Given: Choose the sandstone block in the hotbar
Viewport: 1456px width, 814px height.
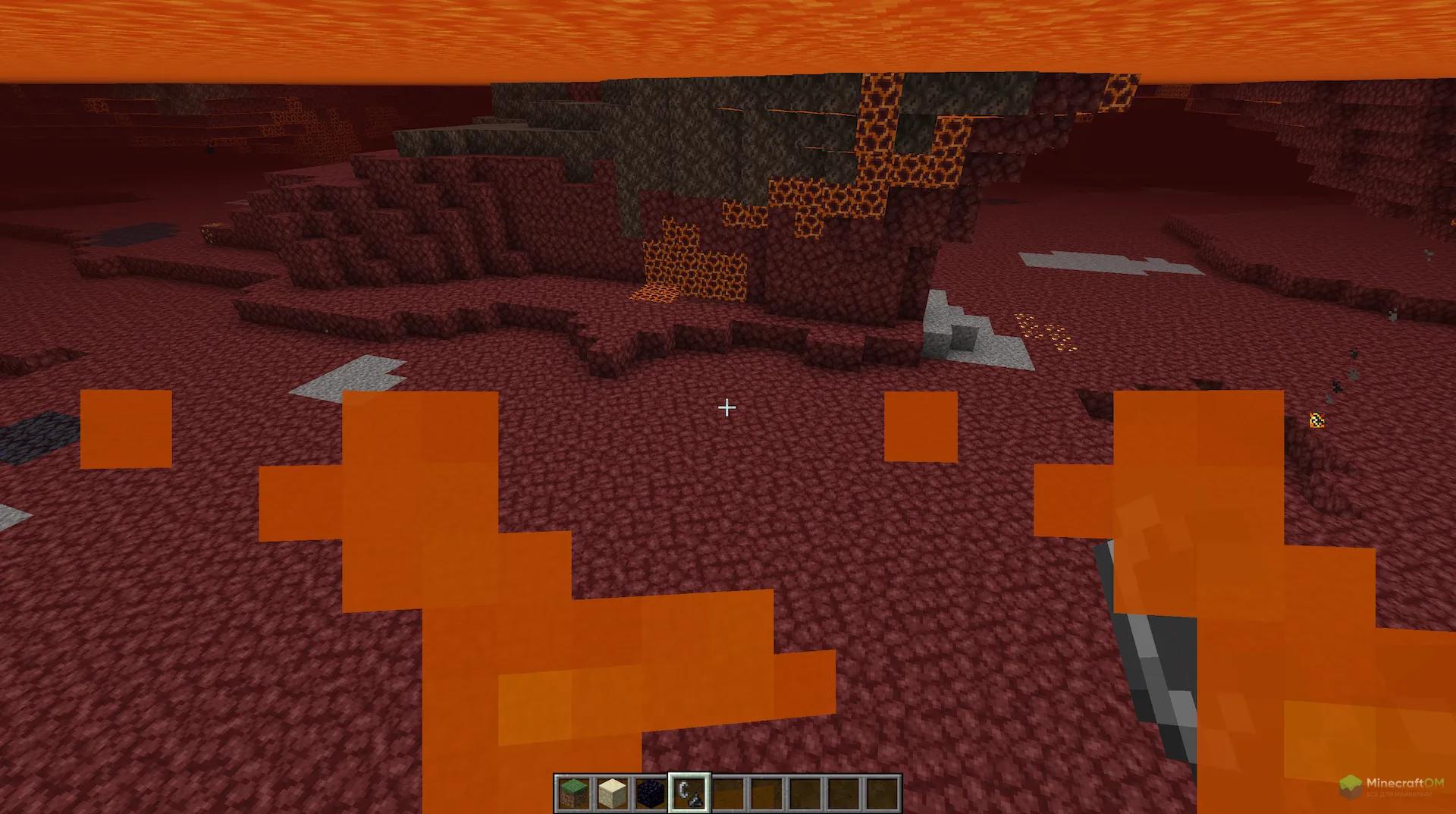Looking at the screenshot, I should click(x=613, y=794).
